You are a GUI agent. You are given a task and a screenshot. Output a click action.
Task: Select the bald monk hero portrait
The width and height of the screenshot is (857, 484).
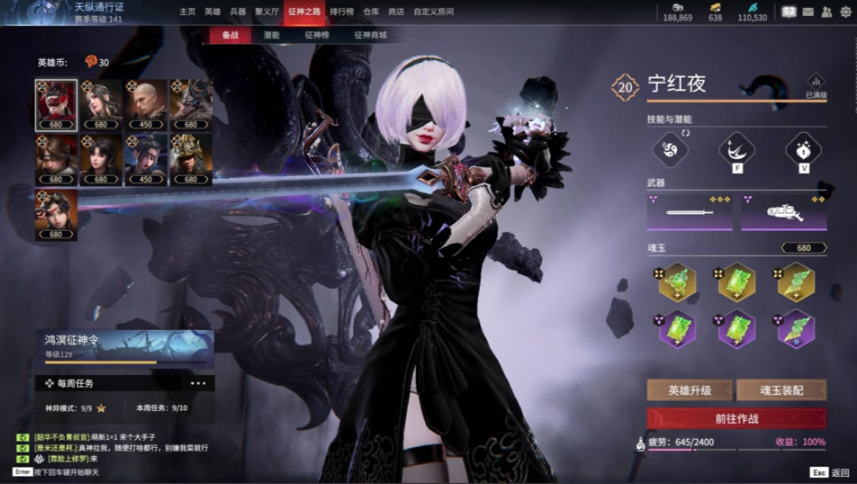coord(146,104)
